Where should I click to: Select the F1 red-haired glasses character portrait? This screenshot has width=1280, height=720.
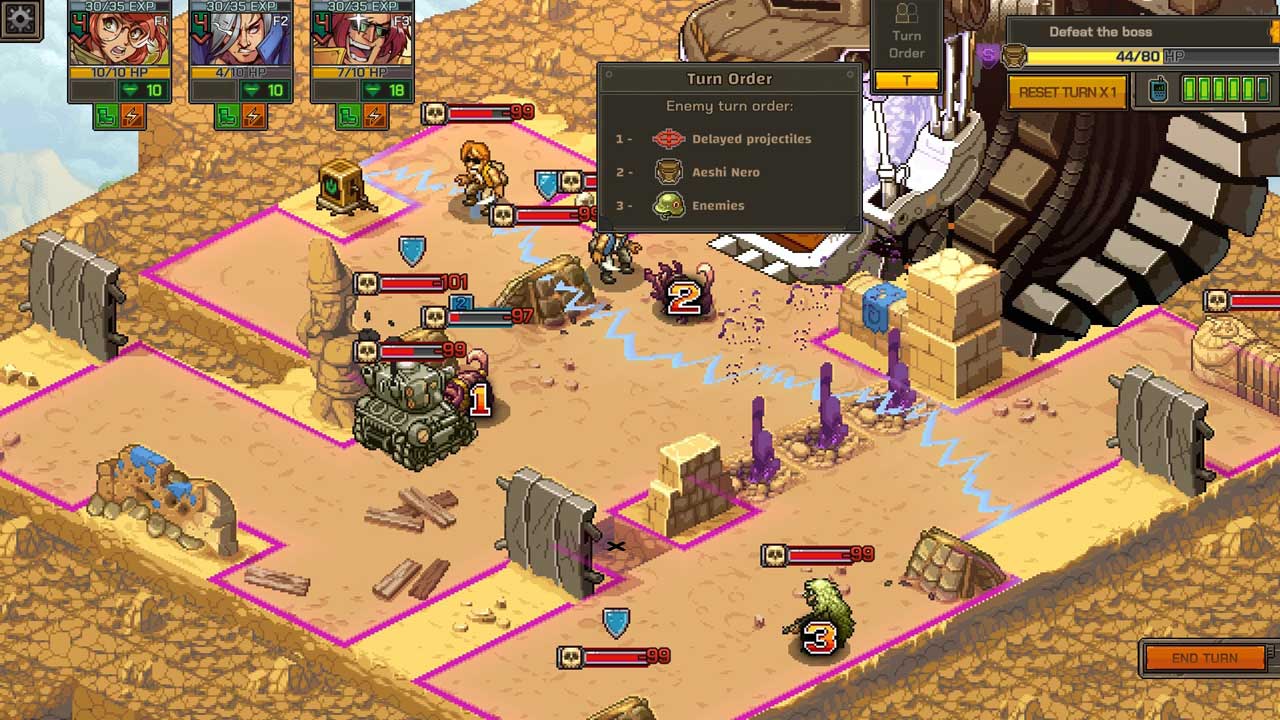(119, 40)
